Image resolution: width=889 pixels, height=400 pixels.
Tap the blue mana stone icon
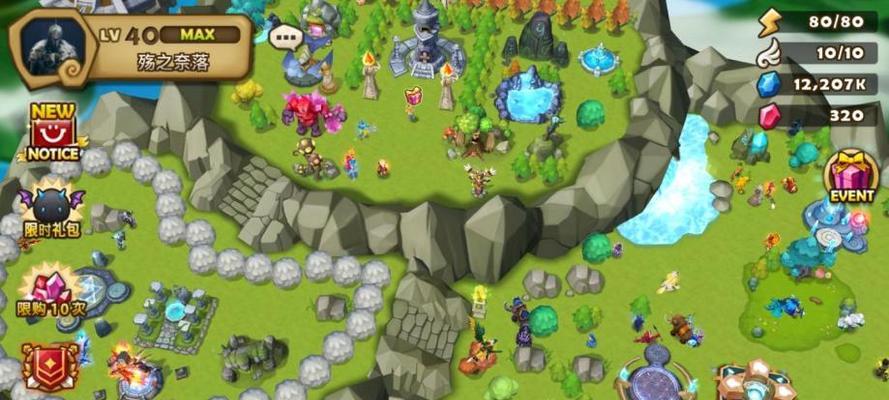768,85
